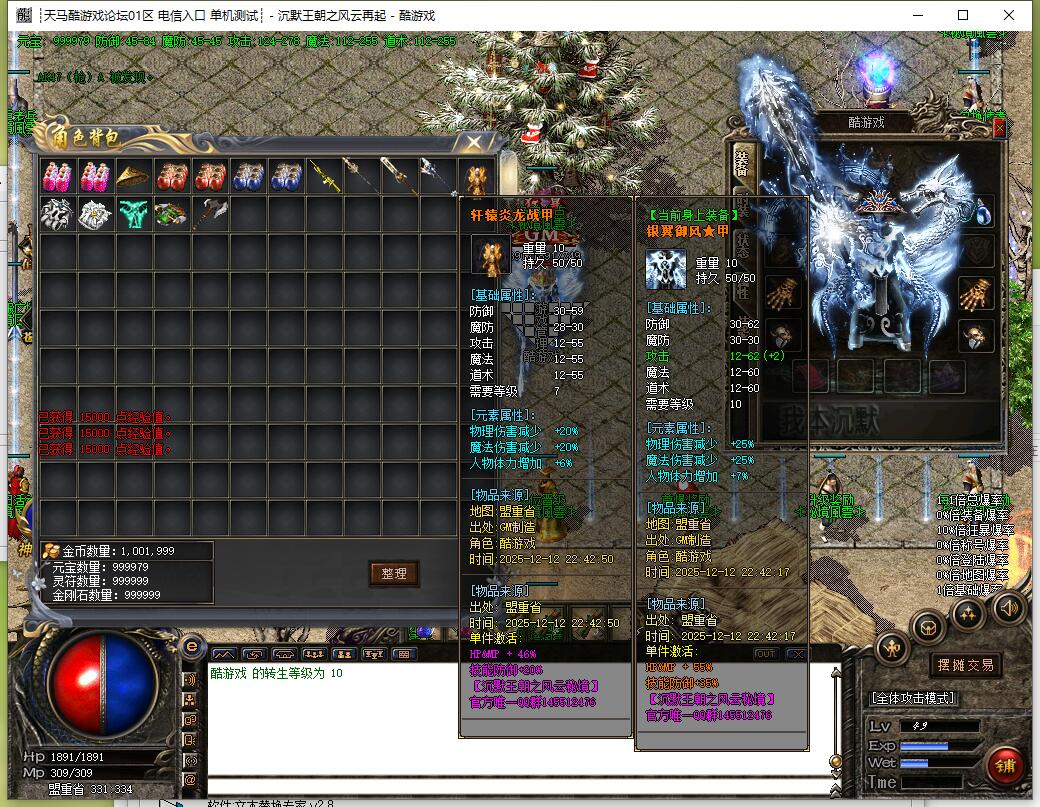
Task: Select the golden rifle weapon in the bag
Action: 324,176
